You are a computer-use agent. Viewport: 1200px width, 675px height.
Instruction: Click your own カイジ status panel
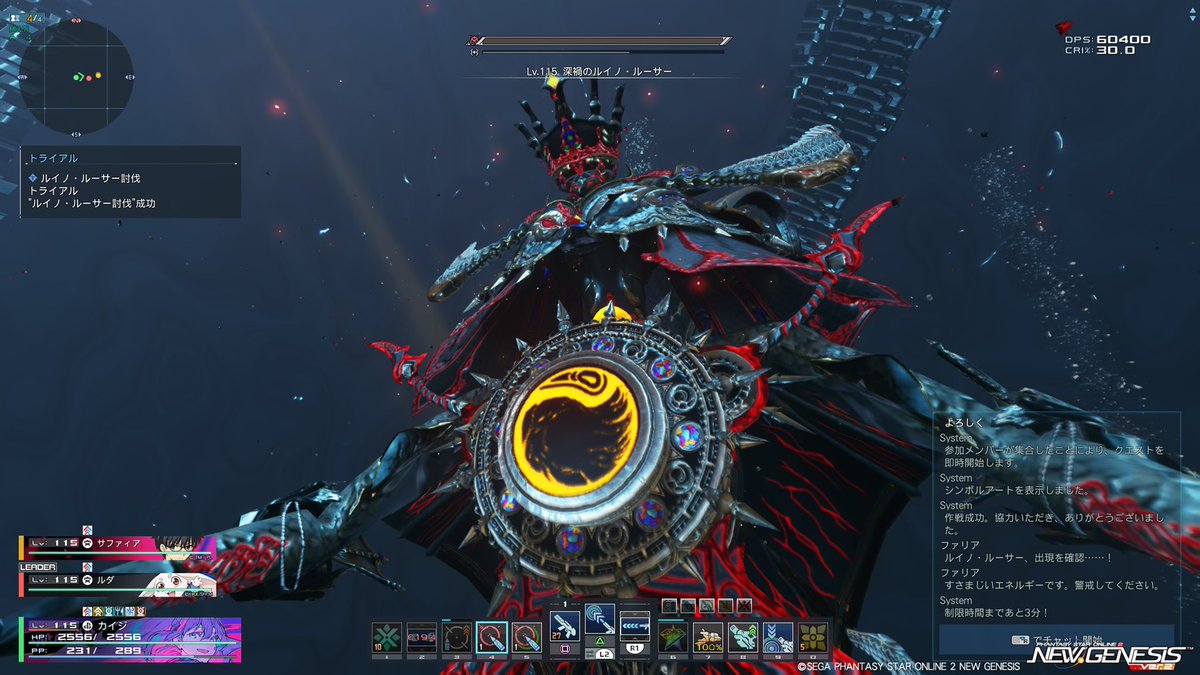[x=130, y=638]
